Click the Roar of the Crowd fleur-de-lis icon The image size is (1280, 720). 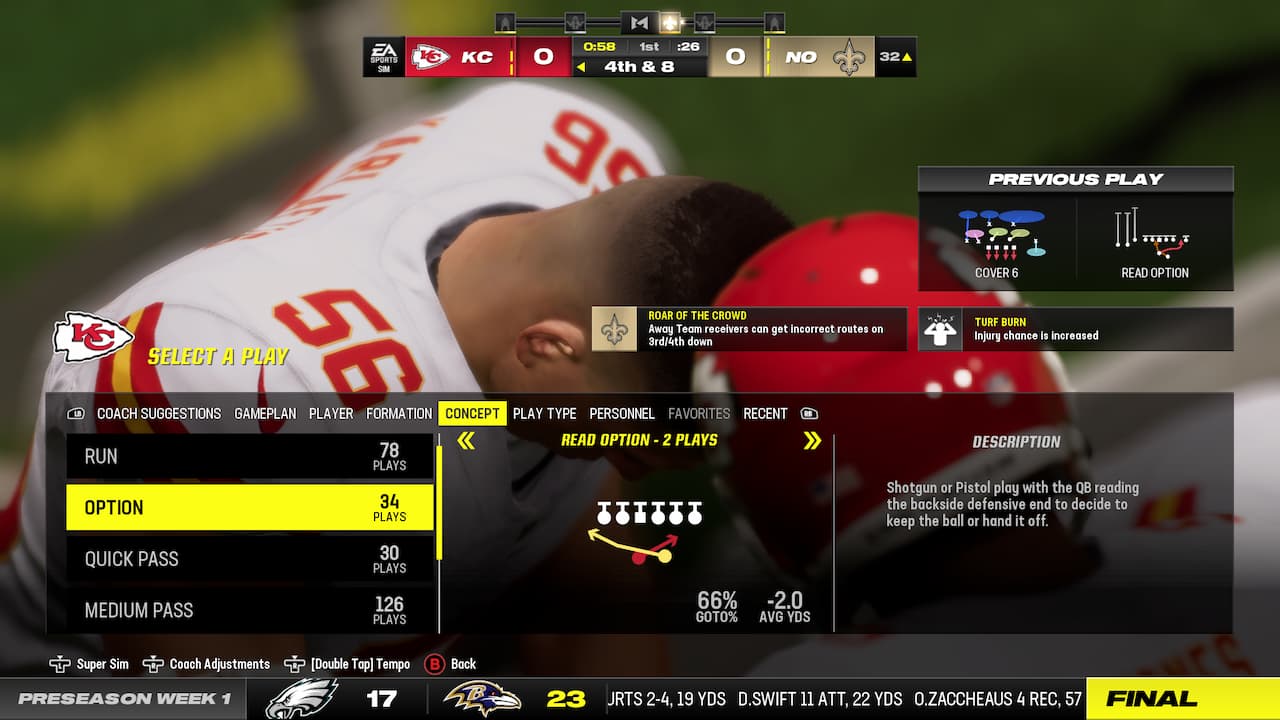(614, 328)
